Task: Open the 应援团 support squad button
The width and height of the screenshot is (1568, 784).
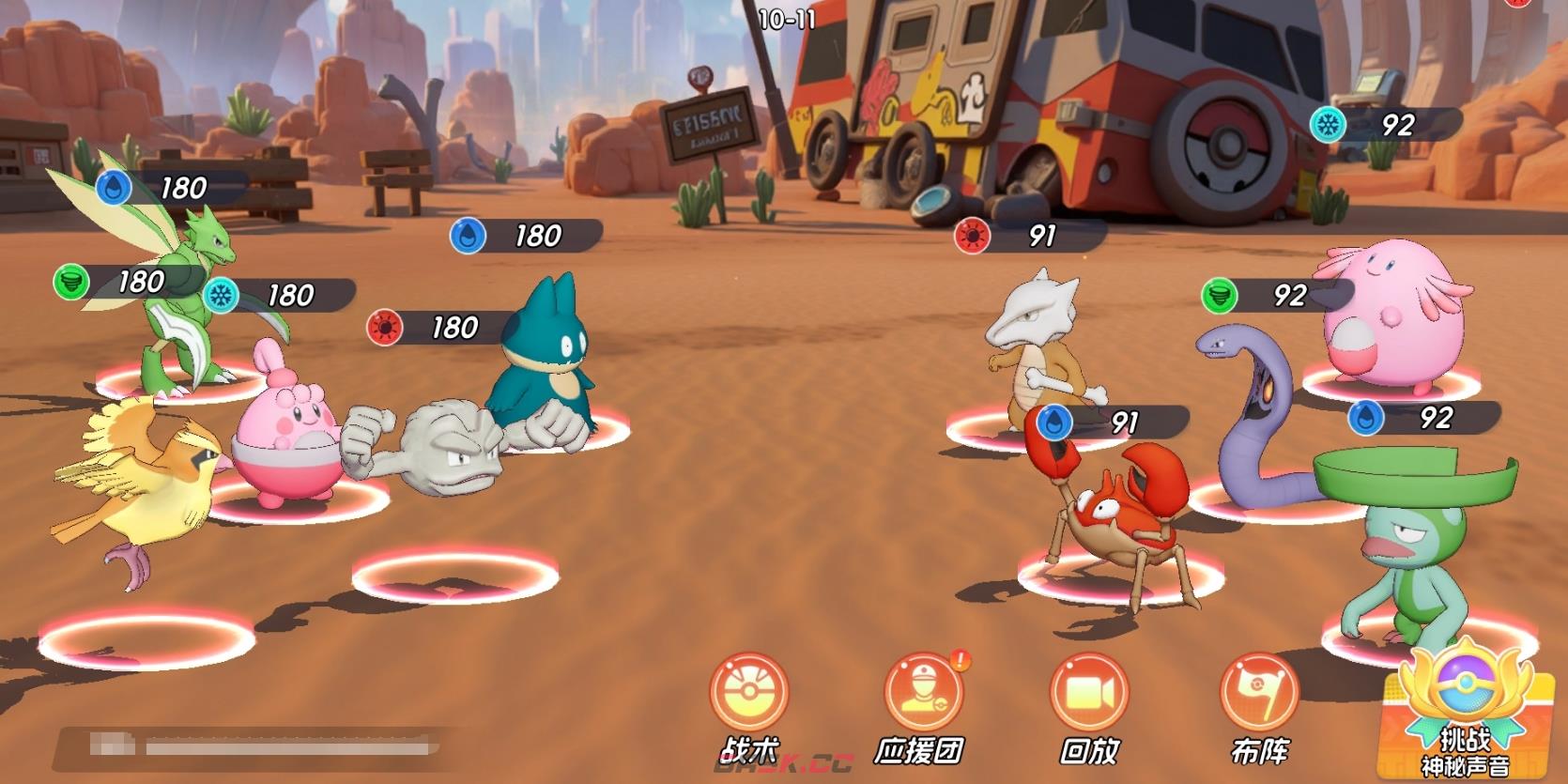Action: click(x=923, y=695)
